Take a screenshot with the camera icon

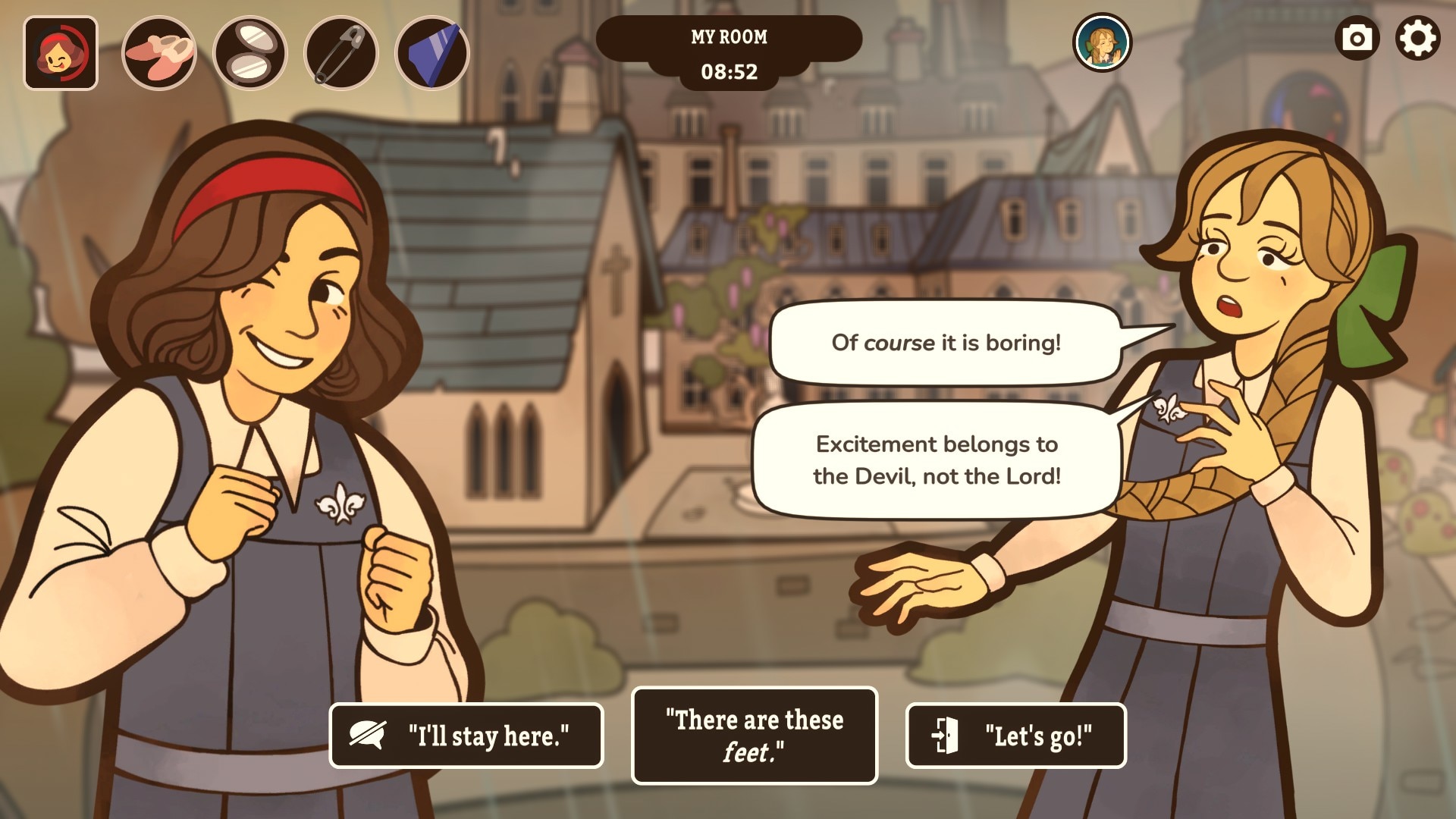tap(1357, 38)
